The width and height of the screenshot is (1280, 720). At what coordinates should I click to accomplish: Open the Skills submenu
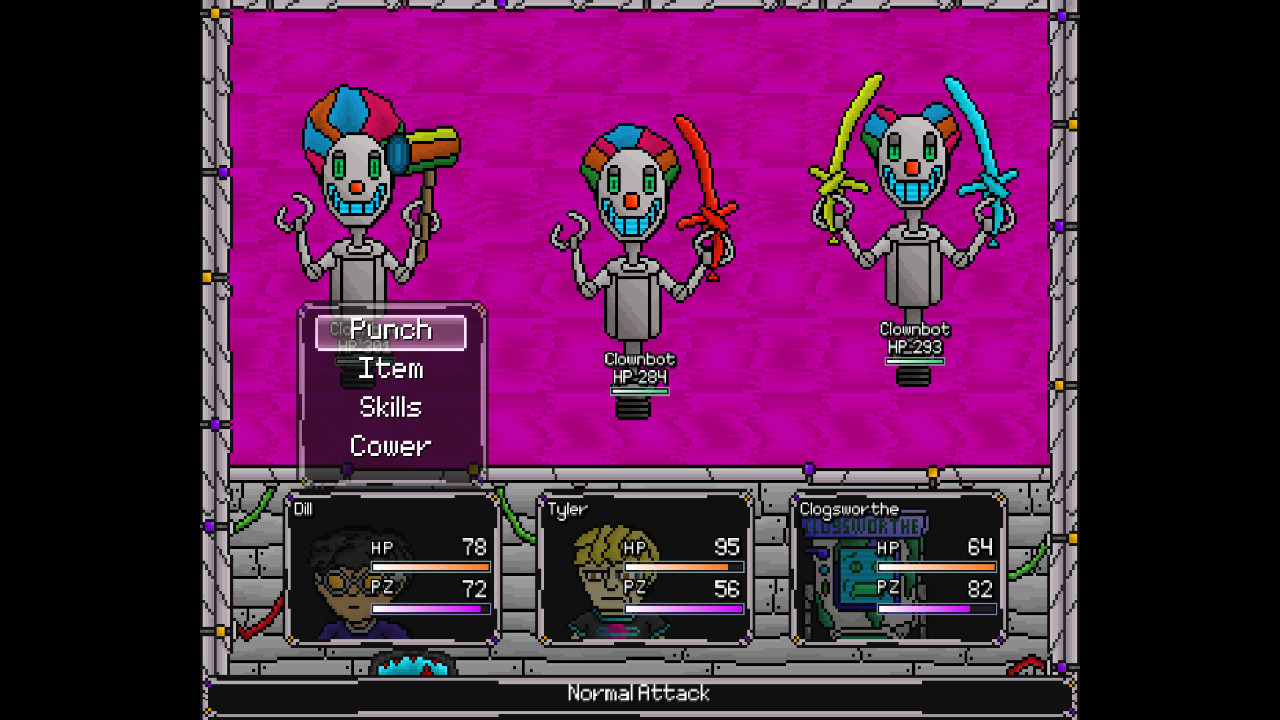(390, 407)
